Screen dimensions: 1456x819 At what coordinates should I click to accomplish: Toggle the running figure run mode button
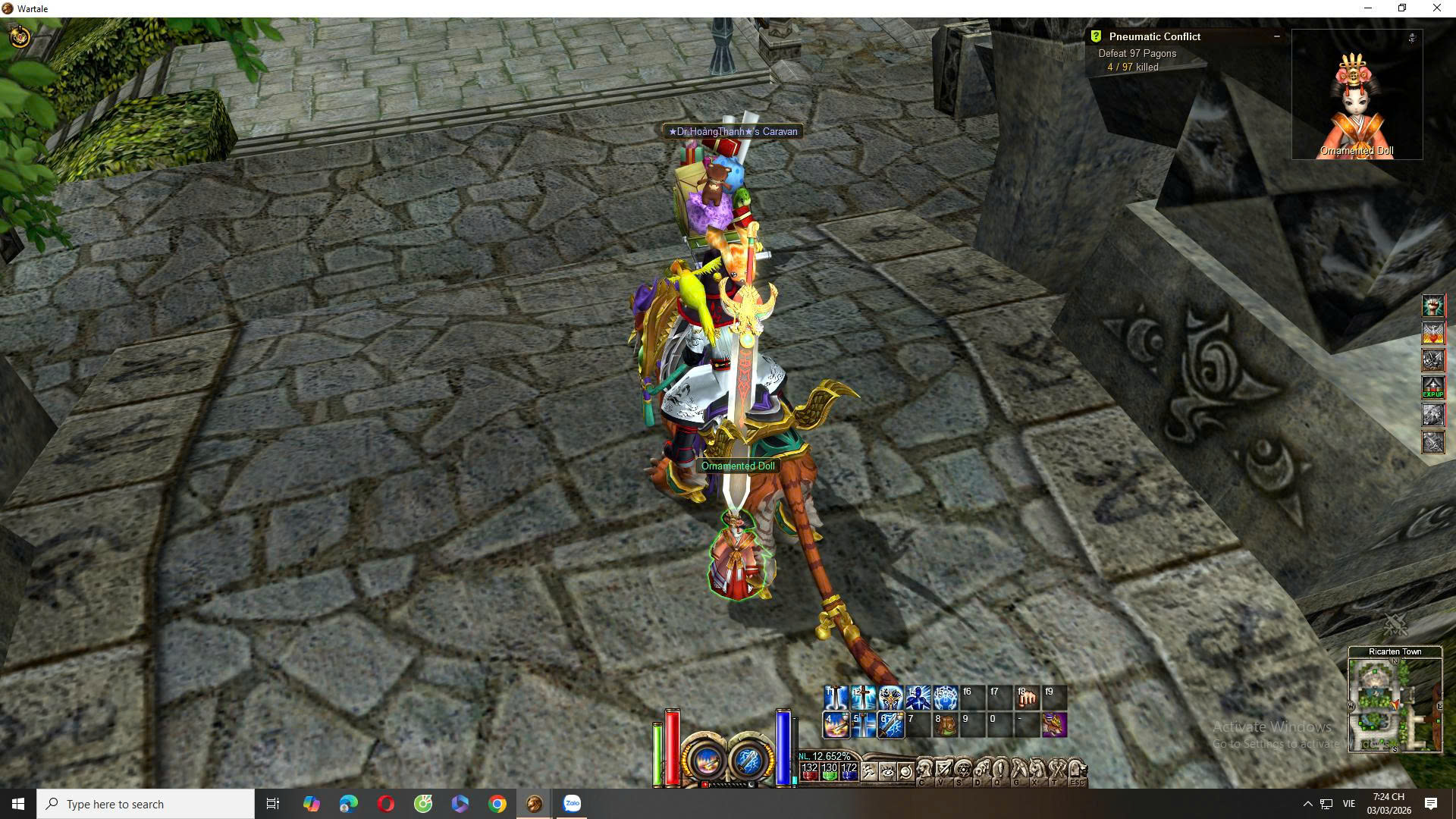coord(868,772)
